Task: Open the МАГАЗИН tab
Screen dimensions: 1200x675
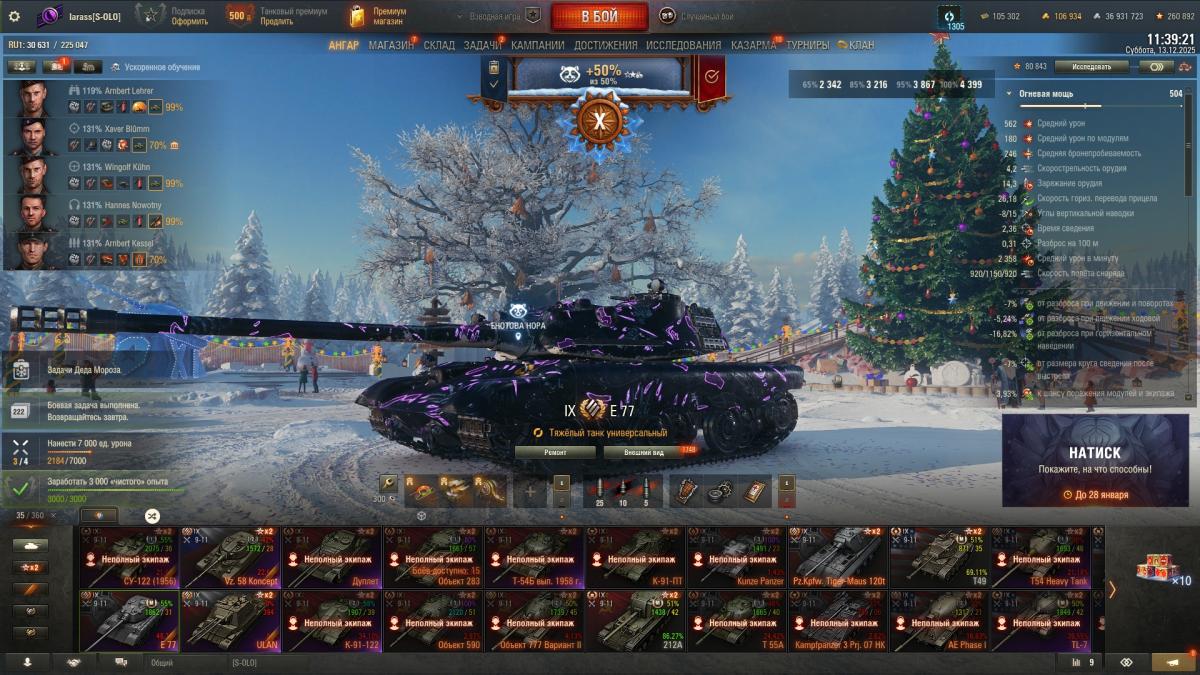Action: (390, 45)
